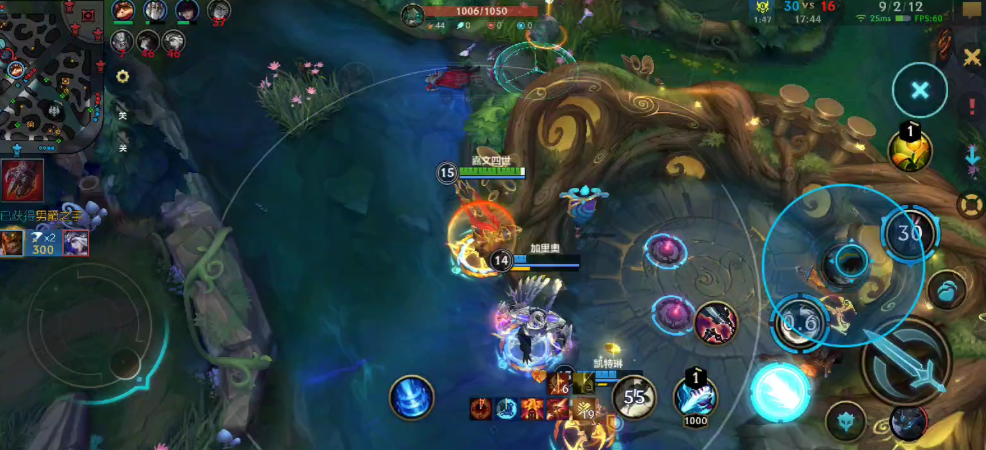Image resolution: width=986 pixels, height=450 pixels.
Task: Tap the crossed swords icon at the screen edge
Action: point(971,57)
